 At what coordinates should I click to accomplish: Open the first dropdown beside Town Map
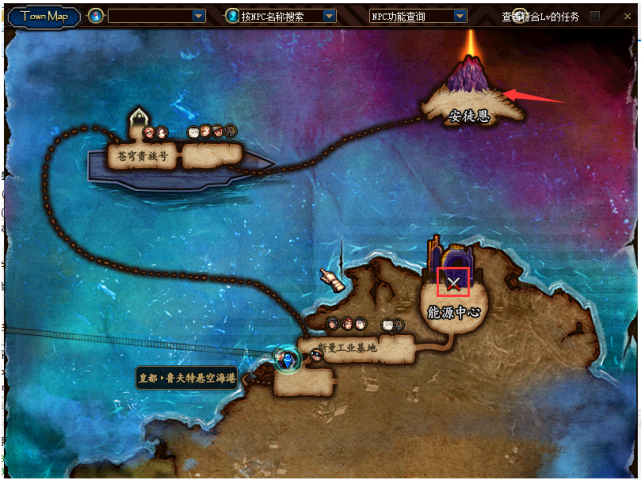click(198, 16)
